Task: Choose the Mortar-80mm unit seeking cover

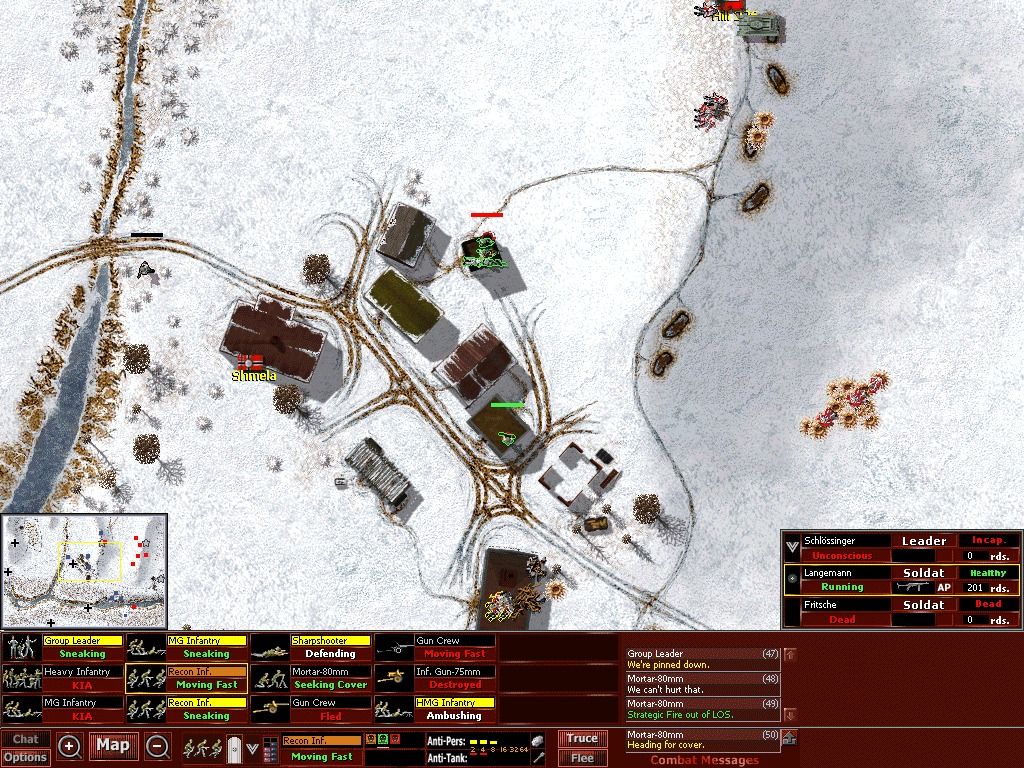Action: coord(311,678)
